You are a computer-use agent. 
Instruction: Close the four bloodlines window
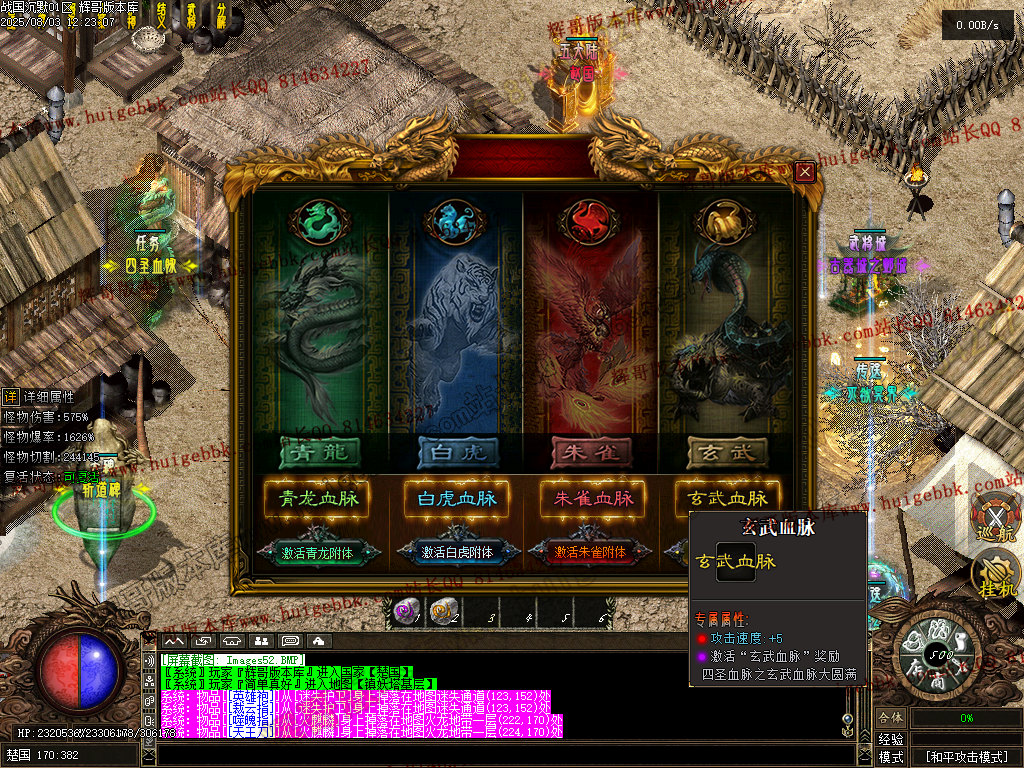coord(804,172)
